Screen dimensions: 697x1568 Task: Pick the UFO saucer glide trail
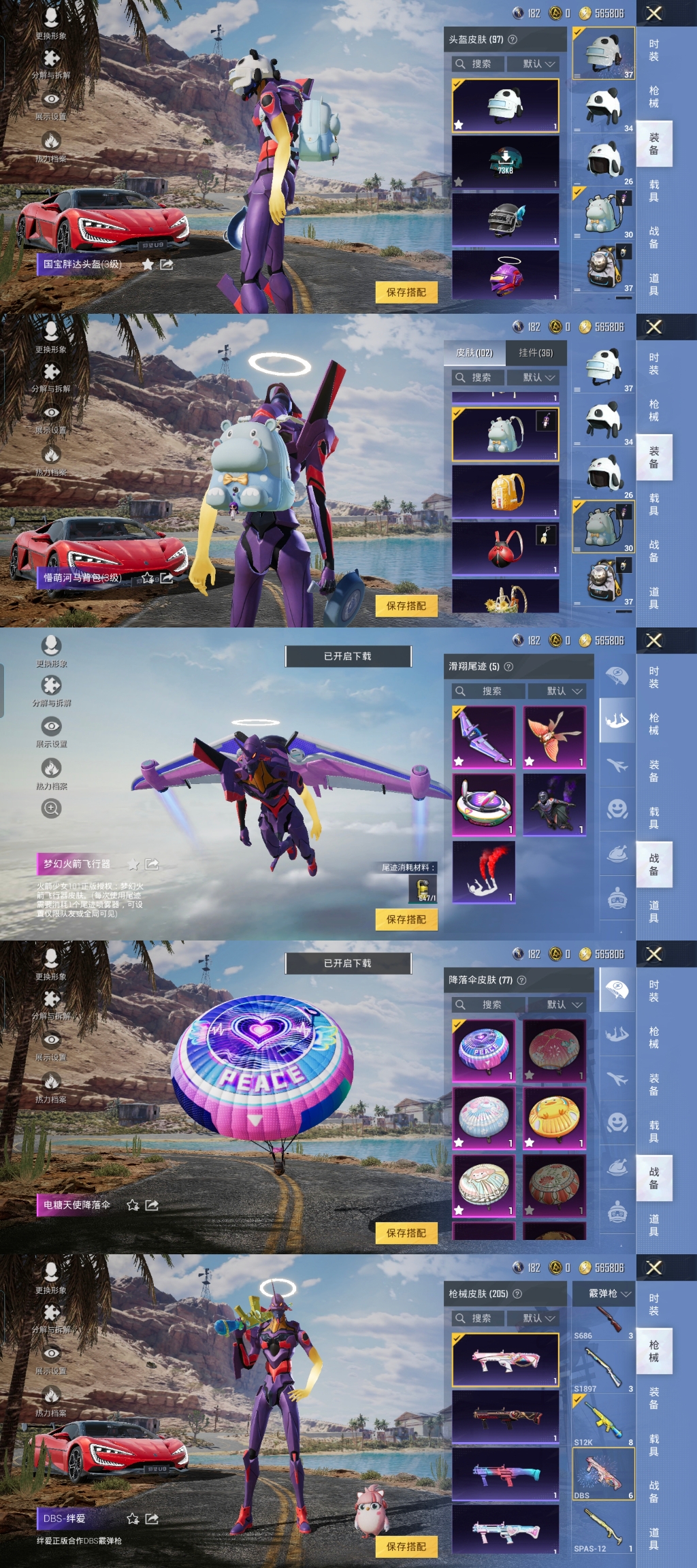pyautogui.click(x=483, y=804)
